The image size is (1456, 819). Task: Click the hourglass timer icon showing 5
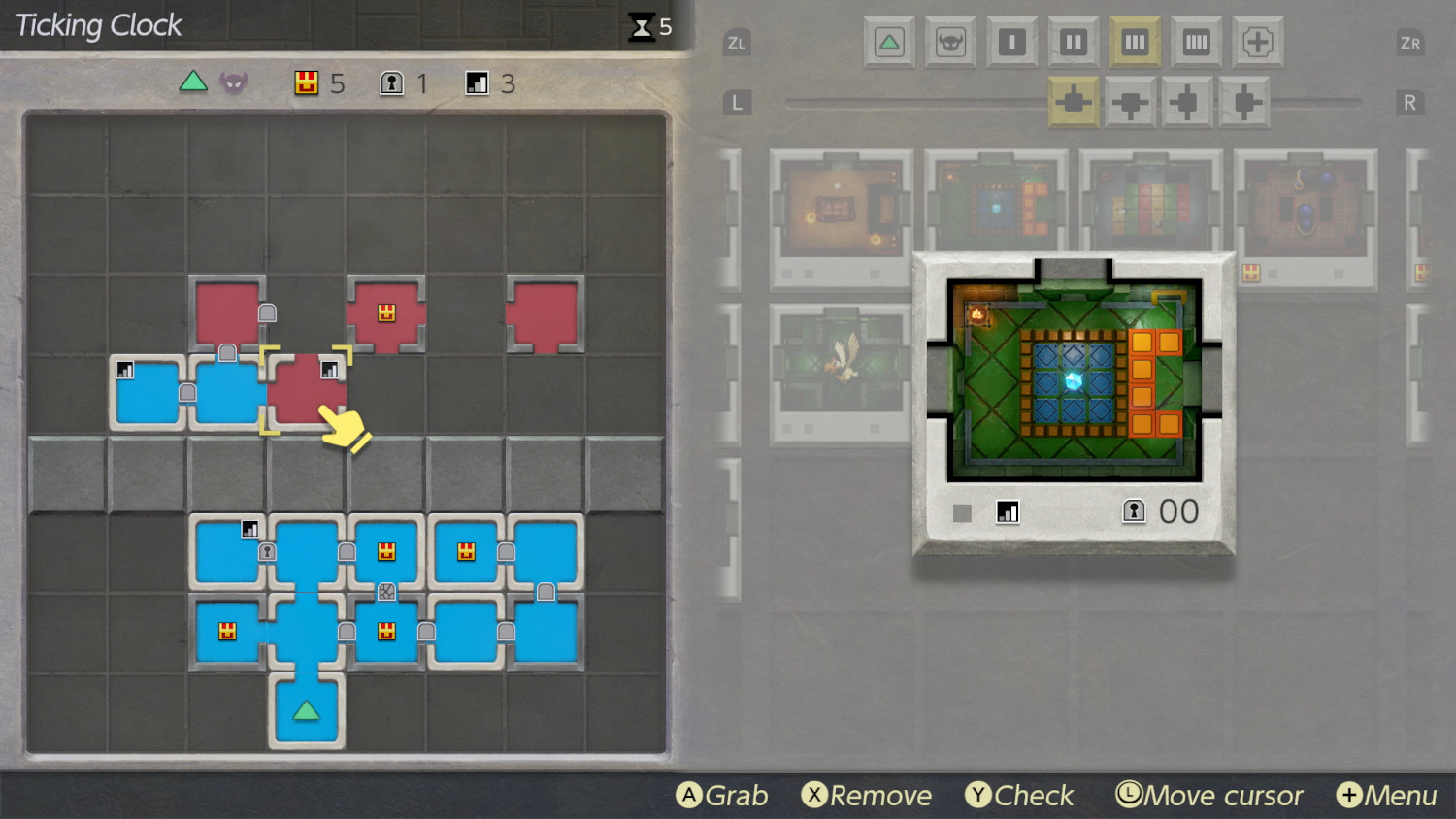(641, 27)
